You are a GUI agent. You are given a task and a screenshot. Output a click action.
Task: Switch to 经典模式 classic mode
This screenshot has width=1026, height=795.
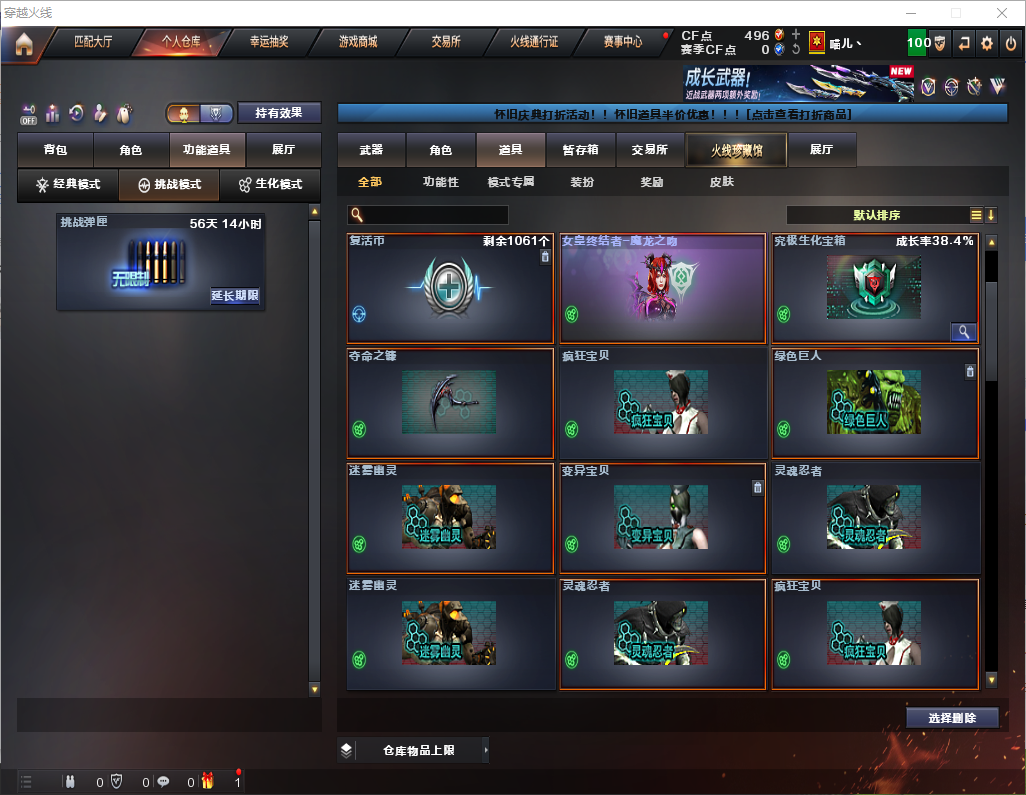(x=68, y=185)
